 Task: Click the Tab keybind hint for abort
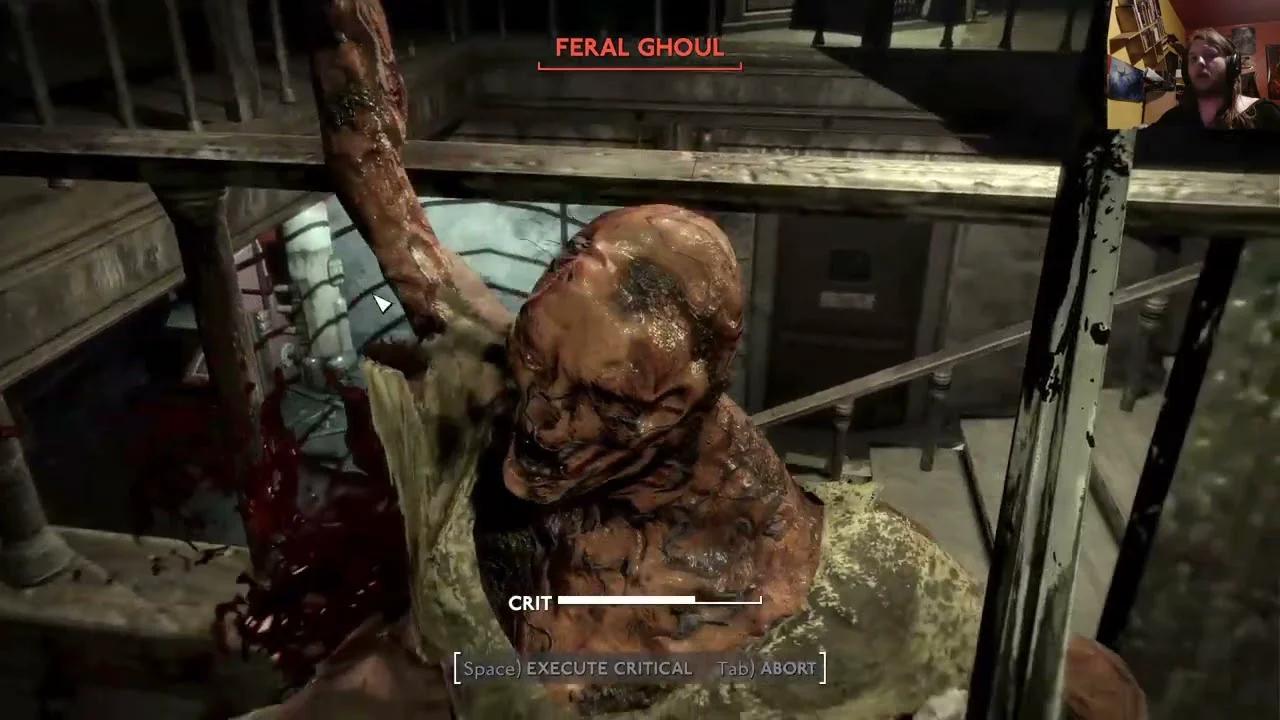[x=735, y=669]
